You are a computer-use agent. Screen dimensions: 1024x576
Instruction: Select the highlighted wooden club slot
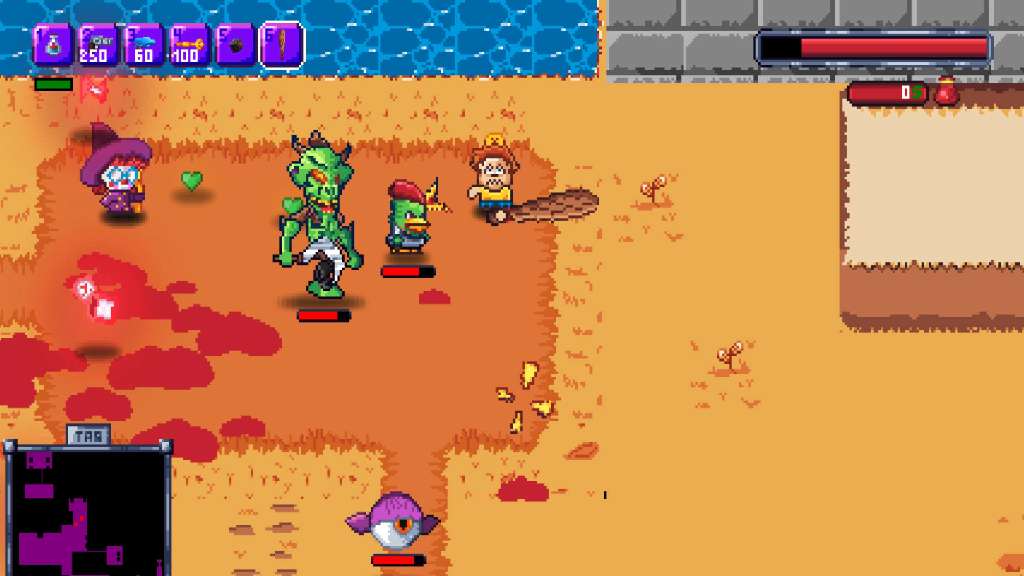[x=282, y=46]
